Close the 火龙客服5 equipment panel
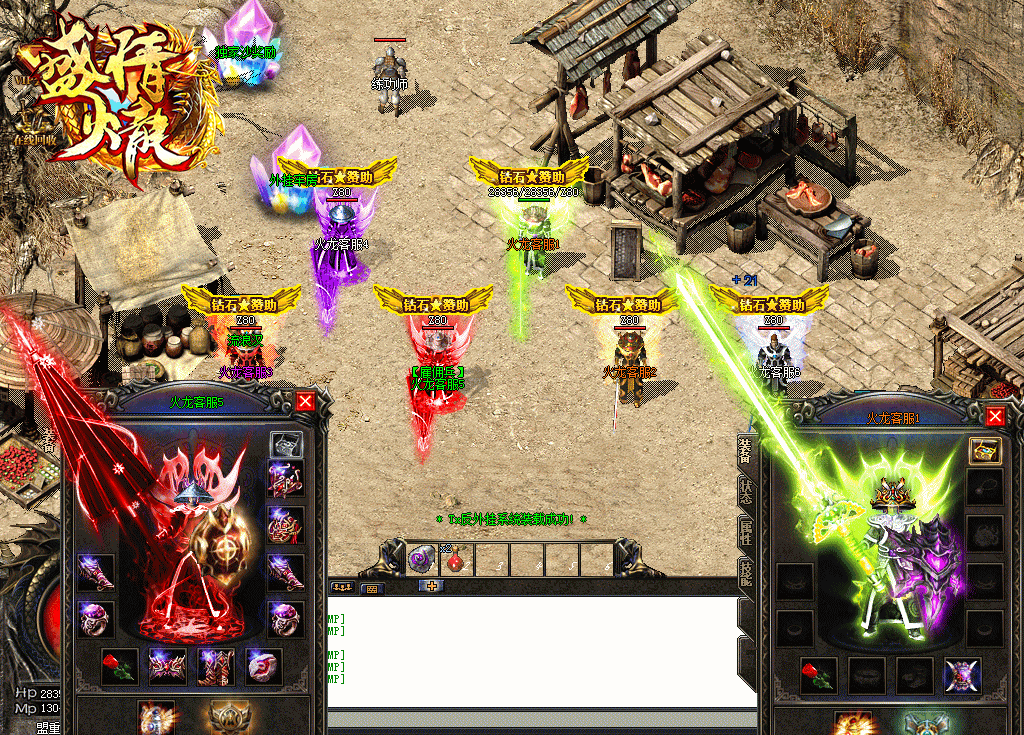 pyautogui.click(x=305, y=402)
